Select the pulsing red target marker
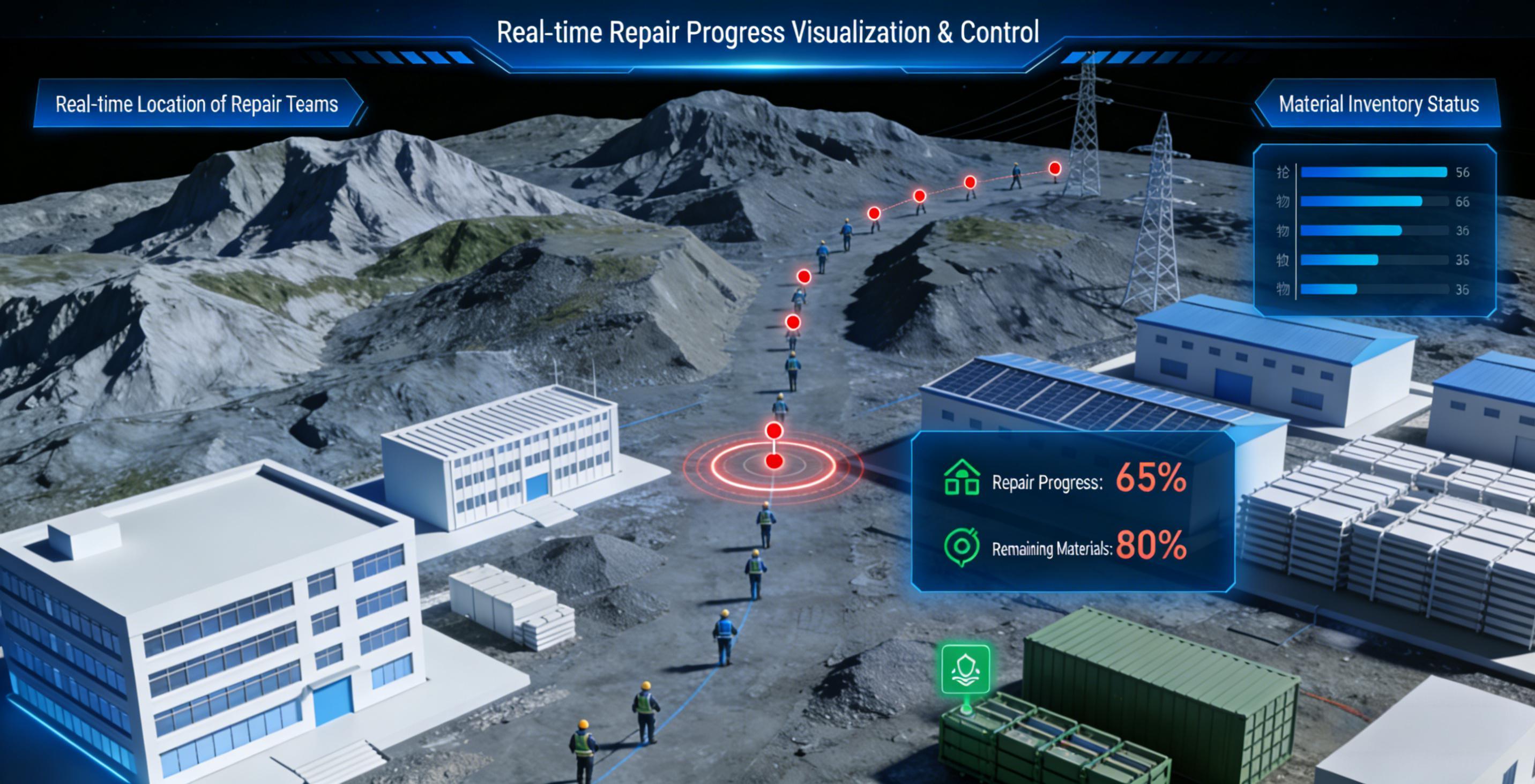This screenshot has height=784, width=1535. pyautogui.click(x=773, y=461)
